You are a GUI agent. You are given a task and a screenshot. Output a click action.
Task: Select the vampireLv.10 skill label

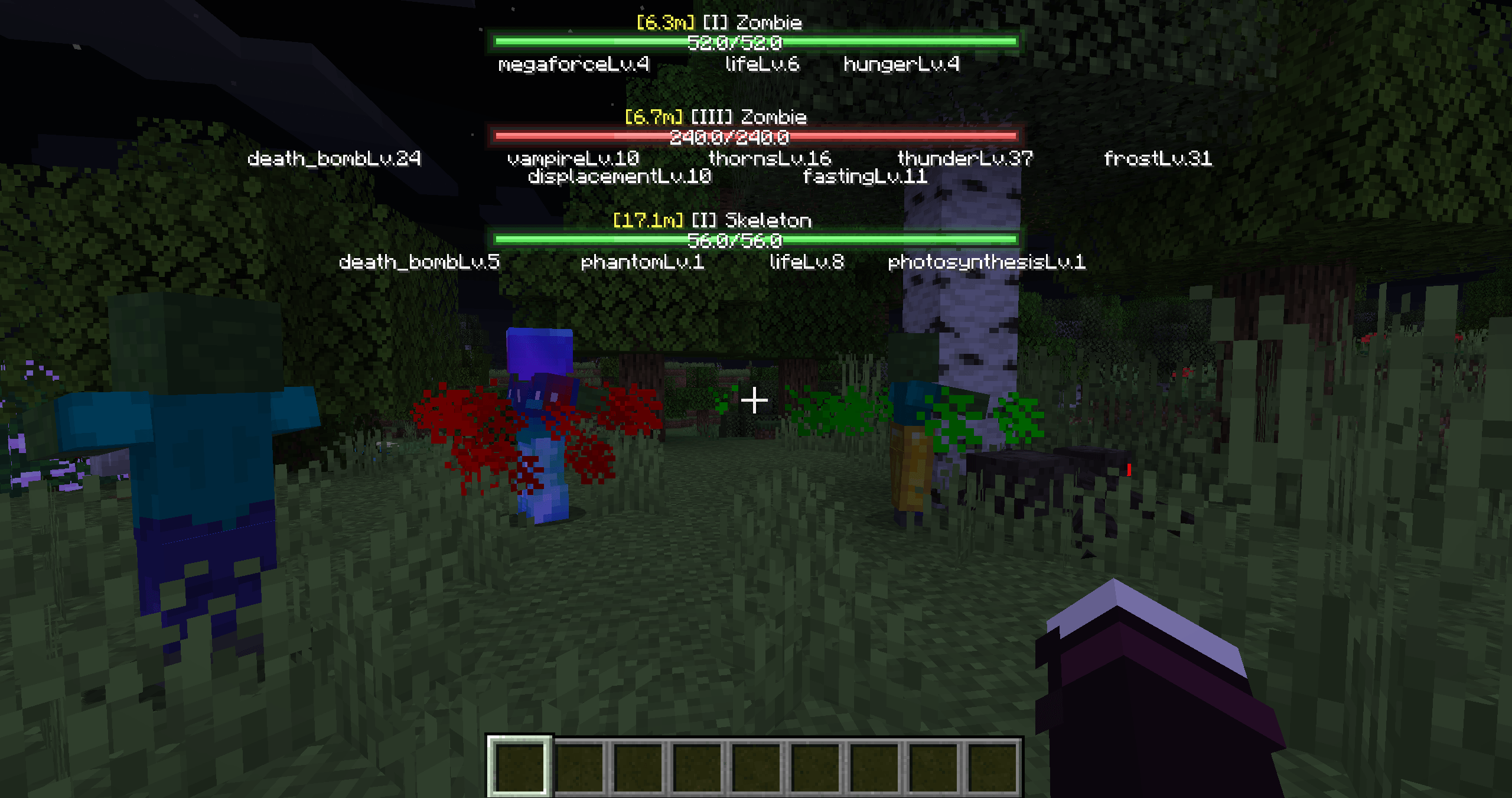tap(573, 158)
